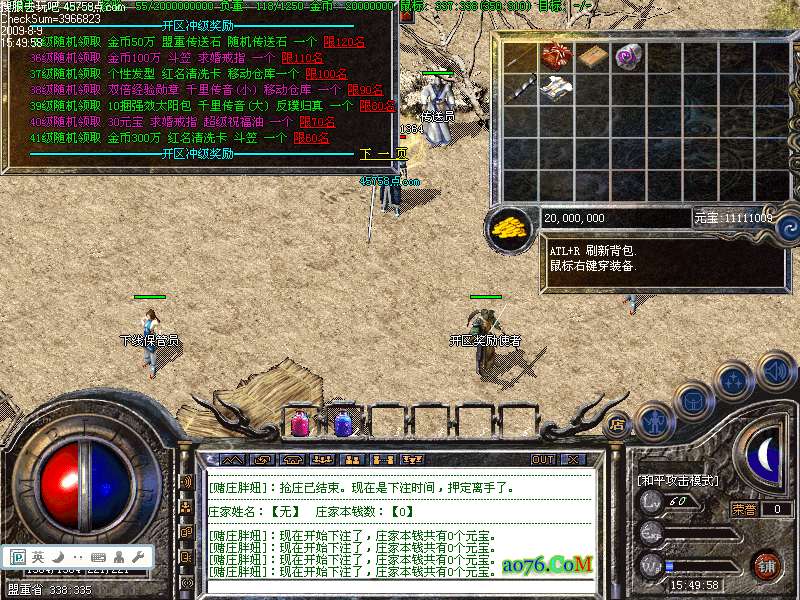Select the purple swirl stone in the bag
Screen dimensions: 800x600
629,56
